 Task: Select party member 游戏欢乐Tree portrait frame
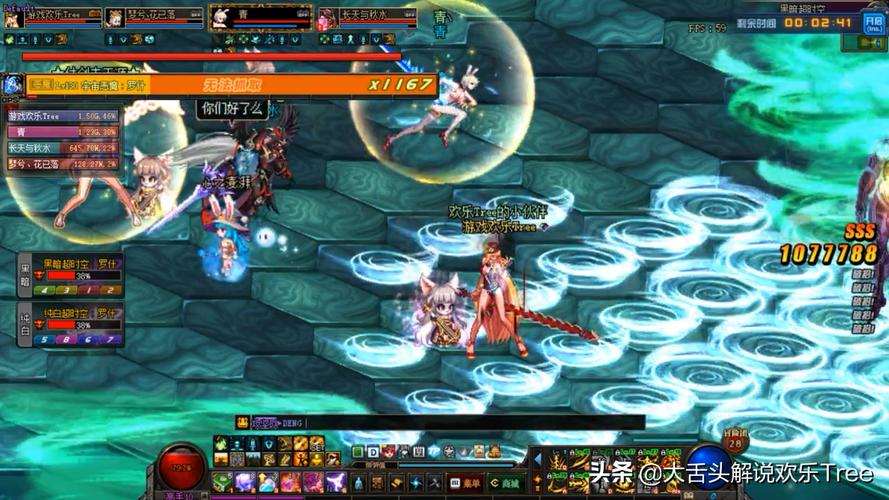click(x=52, y=17)
